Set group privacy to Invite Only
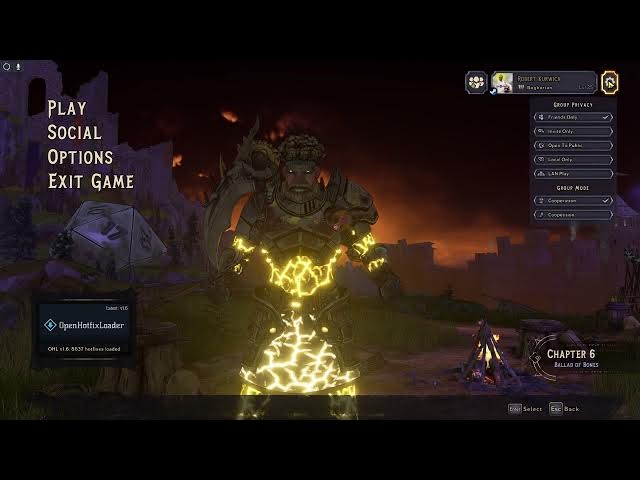This screenshot has height=480, width=640. [x=572, y=131]
